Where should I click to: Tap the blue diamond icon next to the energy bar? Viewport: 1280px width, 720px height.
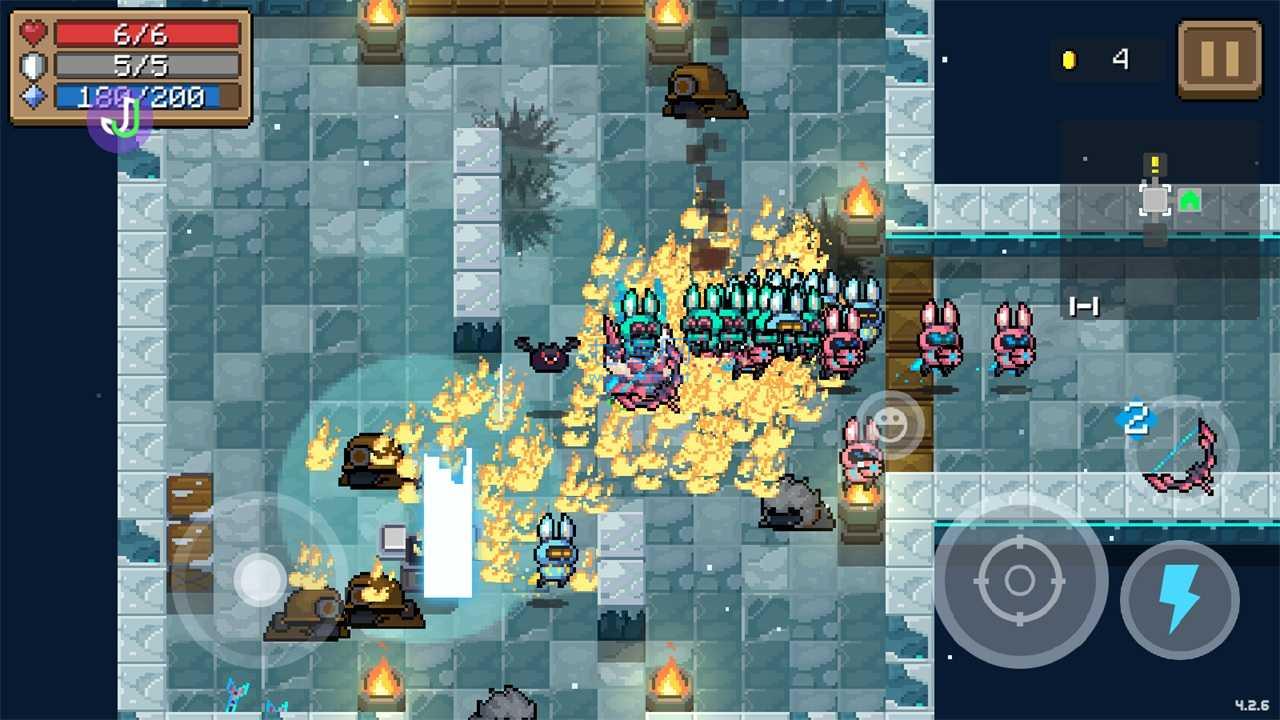coord(33,96)
